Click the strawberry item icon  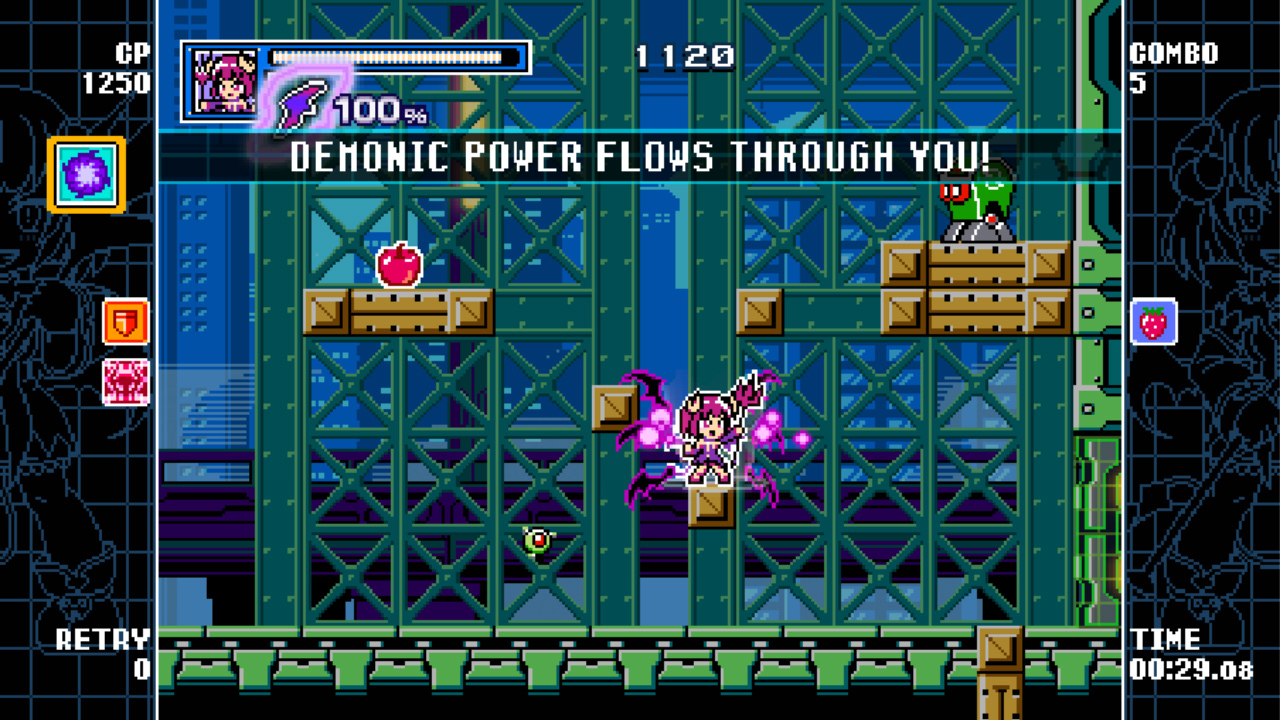click(x=1155, y=322)
